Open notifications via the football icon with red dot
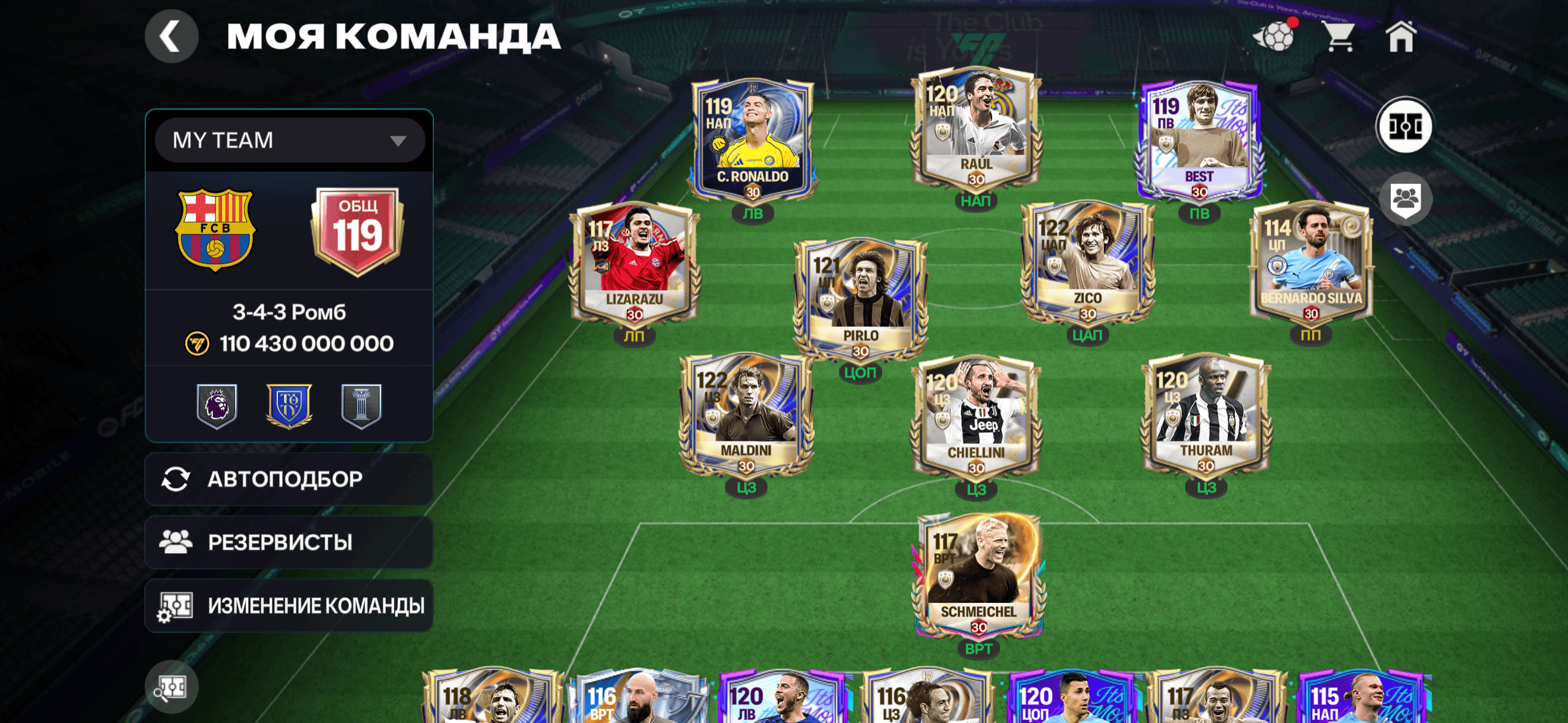1568x723 pixels. point(1277,37)
